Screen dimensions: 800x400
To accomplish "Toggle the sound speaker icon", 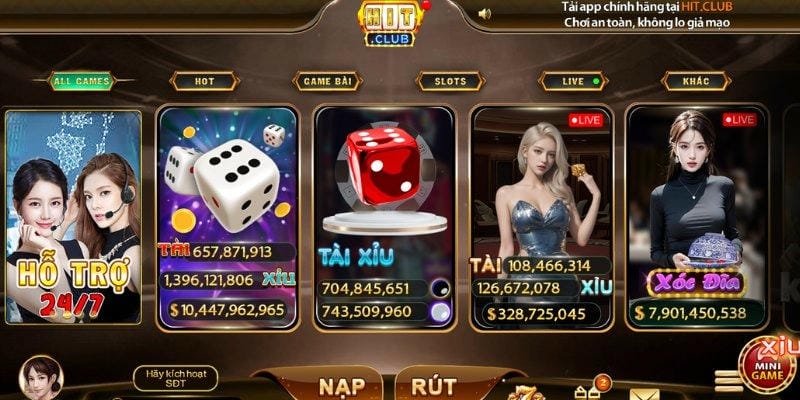I will pos(485,14).
